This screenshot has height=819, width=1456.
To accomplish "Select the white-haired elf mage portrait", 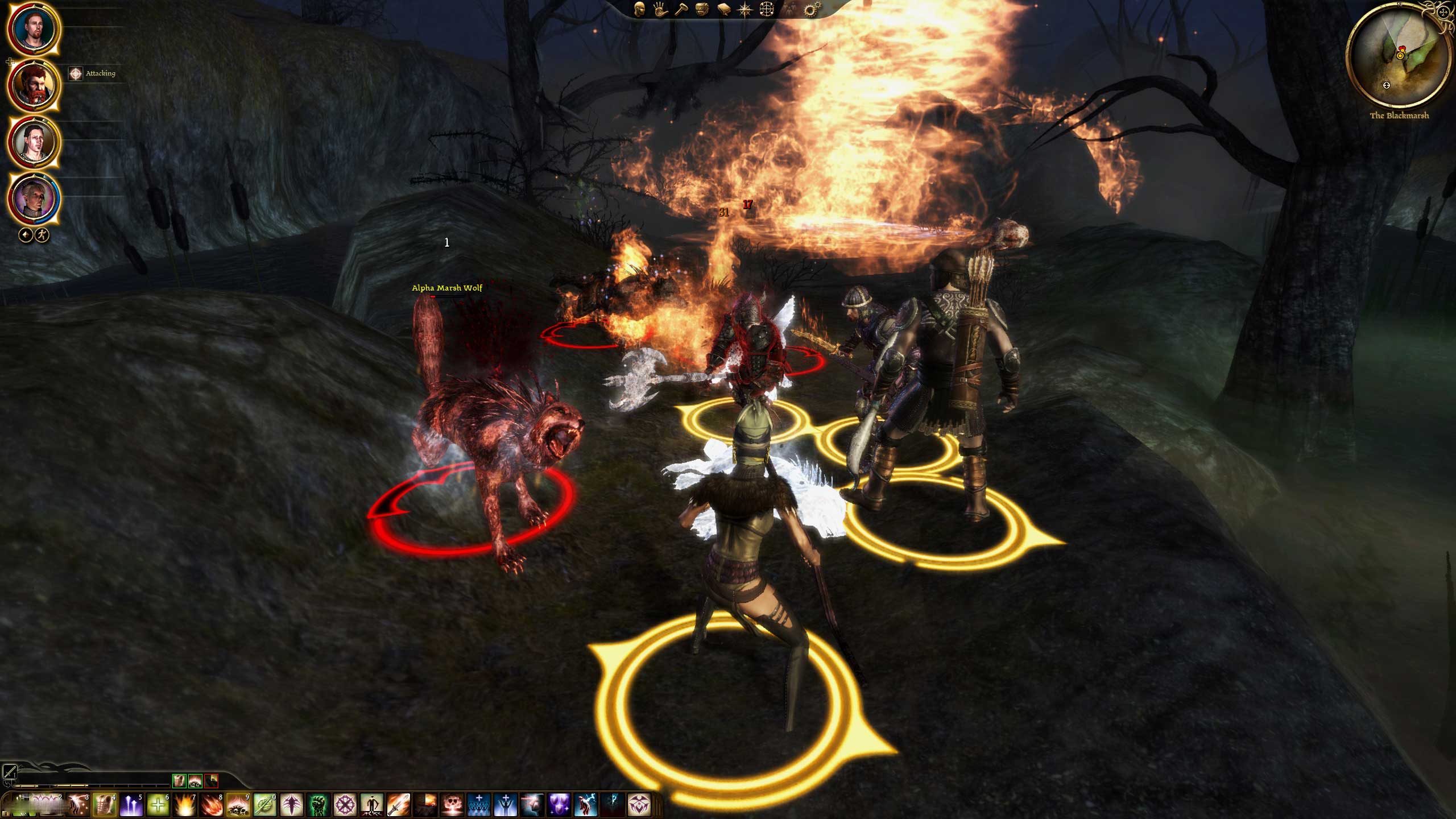I will coord(34,198).
